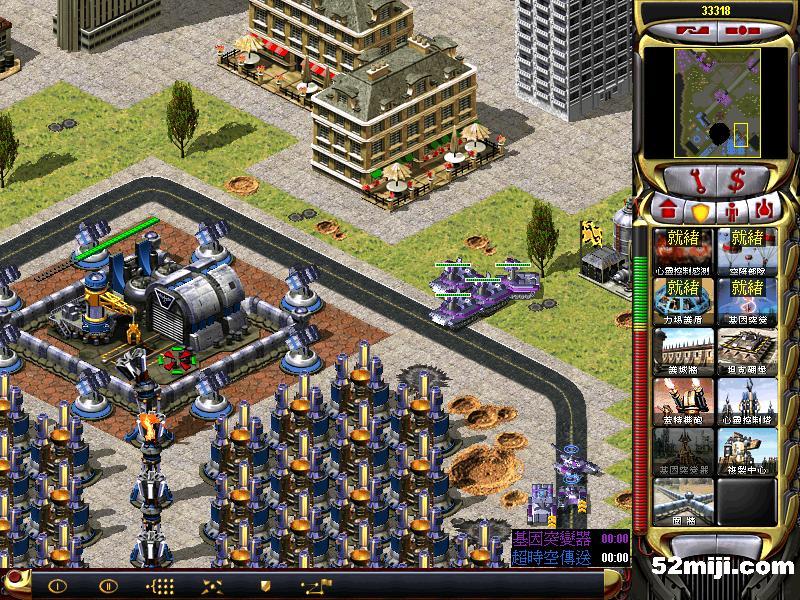The height and width of the screenshot is (600, 800).
Task: Build the 複製中心 cloning vats
Action: [747, 450]
